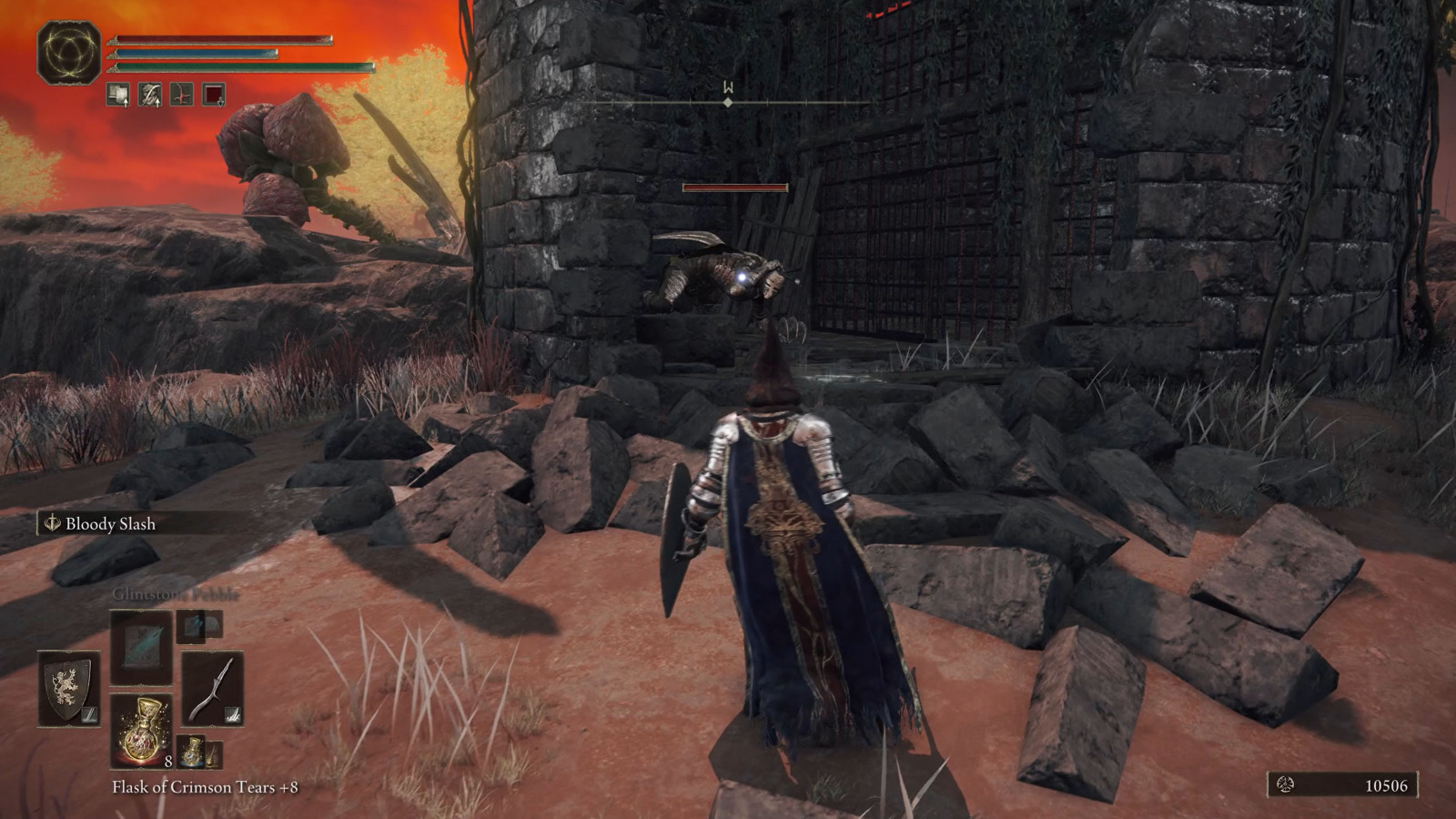
Task: Toggle the sword buff status icon
Action: point(148,95)
